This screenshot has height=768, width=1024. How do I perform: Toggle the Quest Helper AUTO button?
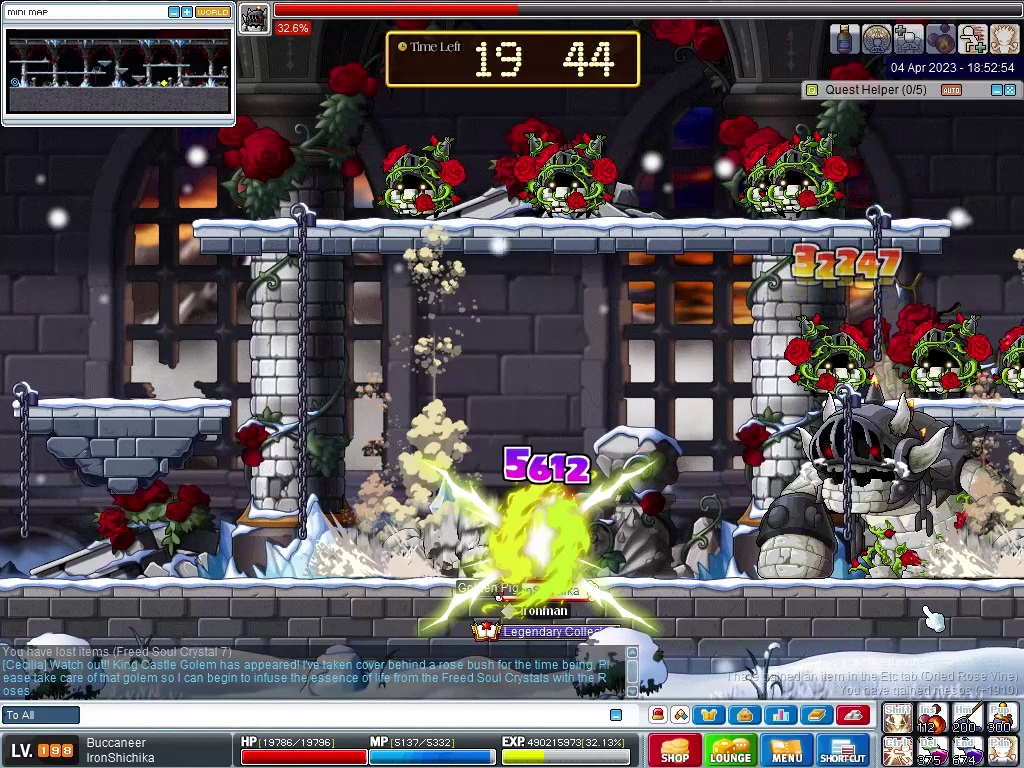(x=951, y=90)
